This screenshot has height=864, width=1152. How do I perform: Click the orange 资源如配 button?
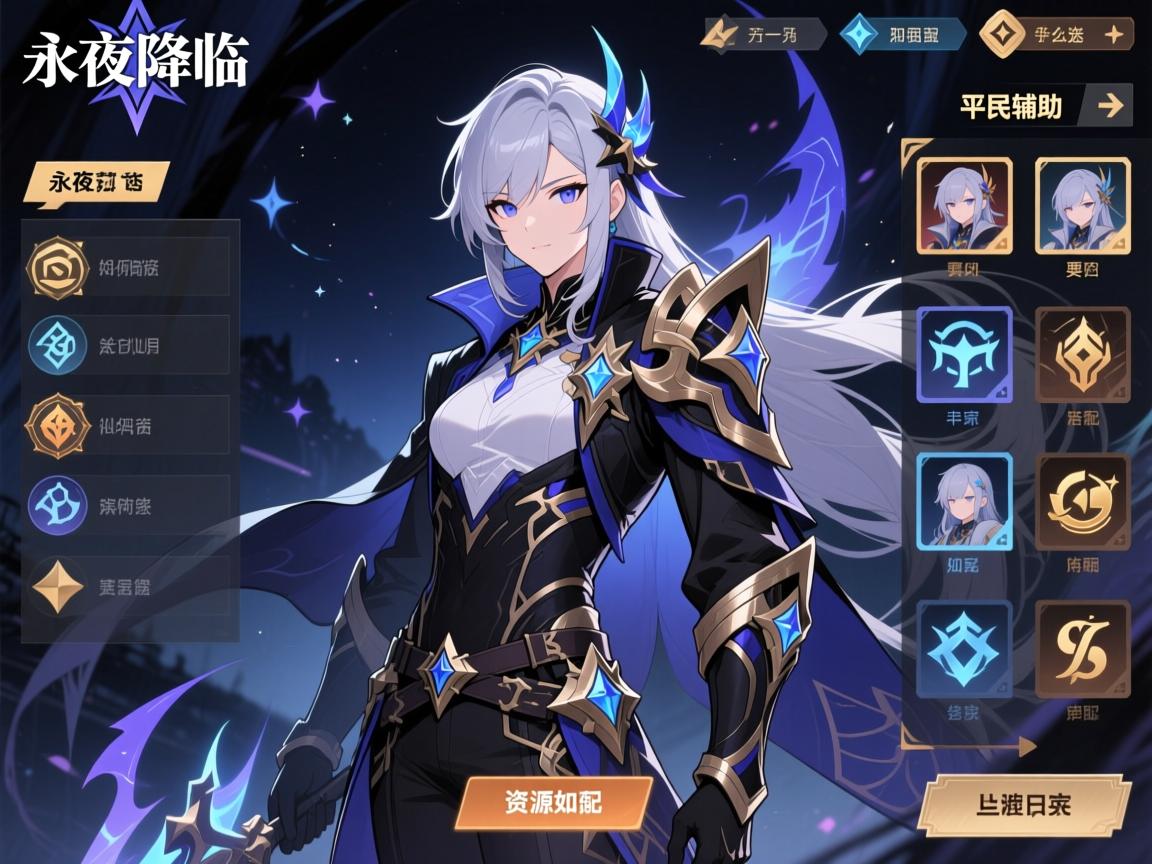click(x=553, y=803)
